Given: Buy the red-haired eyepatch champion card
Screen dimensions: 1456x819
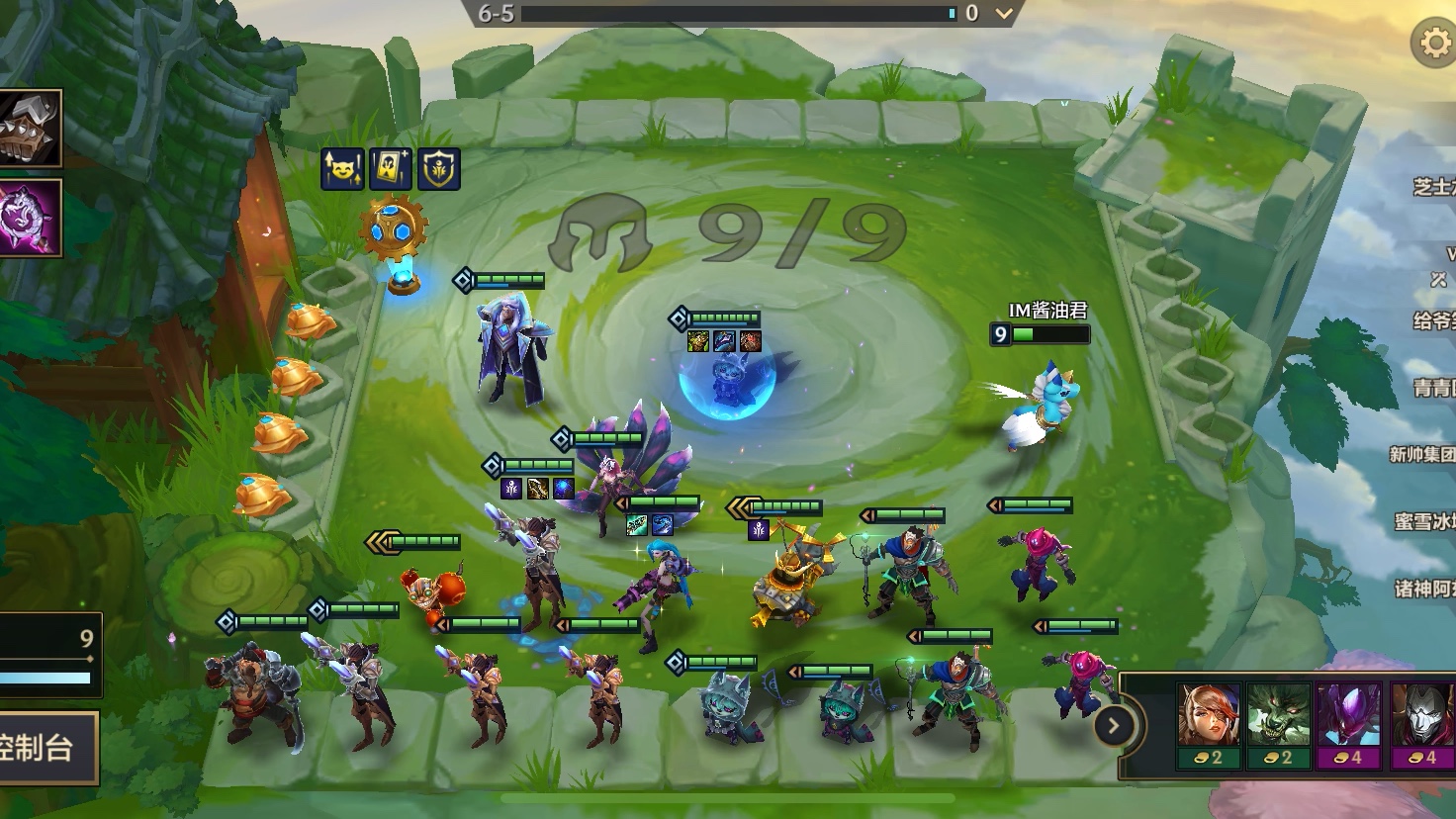Looking at the screenshot, I should tap(1208, 724).
